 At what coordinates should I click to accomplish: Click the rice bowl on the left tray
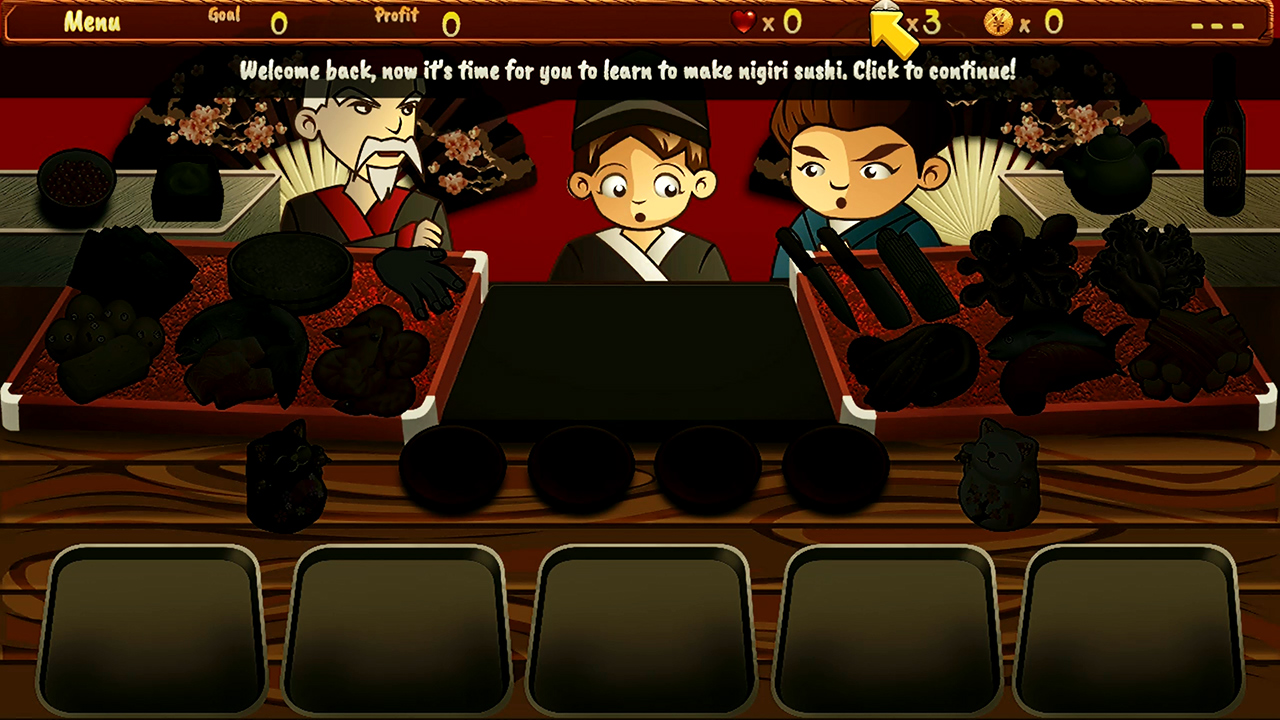[290, 272]
